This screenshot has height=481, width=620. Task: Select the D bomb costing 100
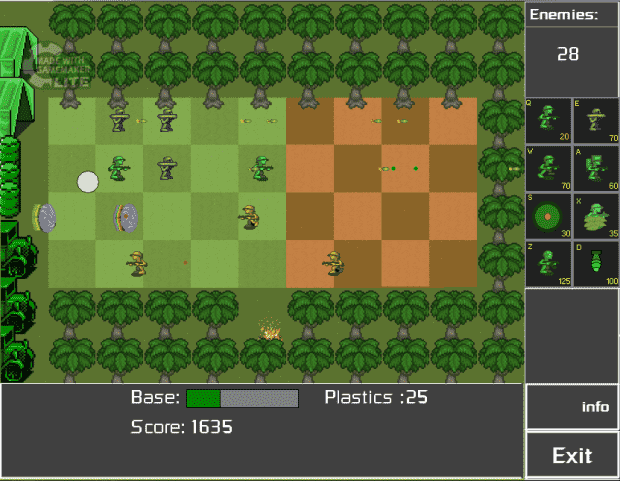pyautogui.click(x=595, y=263)
